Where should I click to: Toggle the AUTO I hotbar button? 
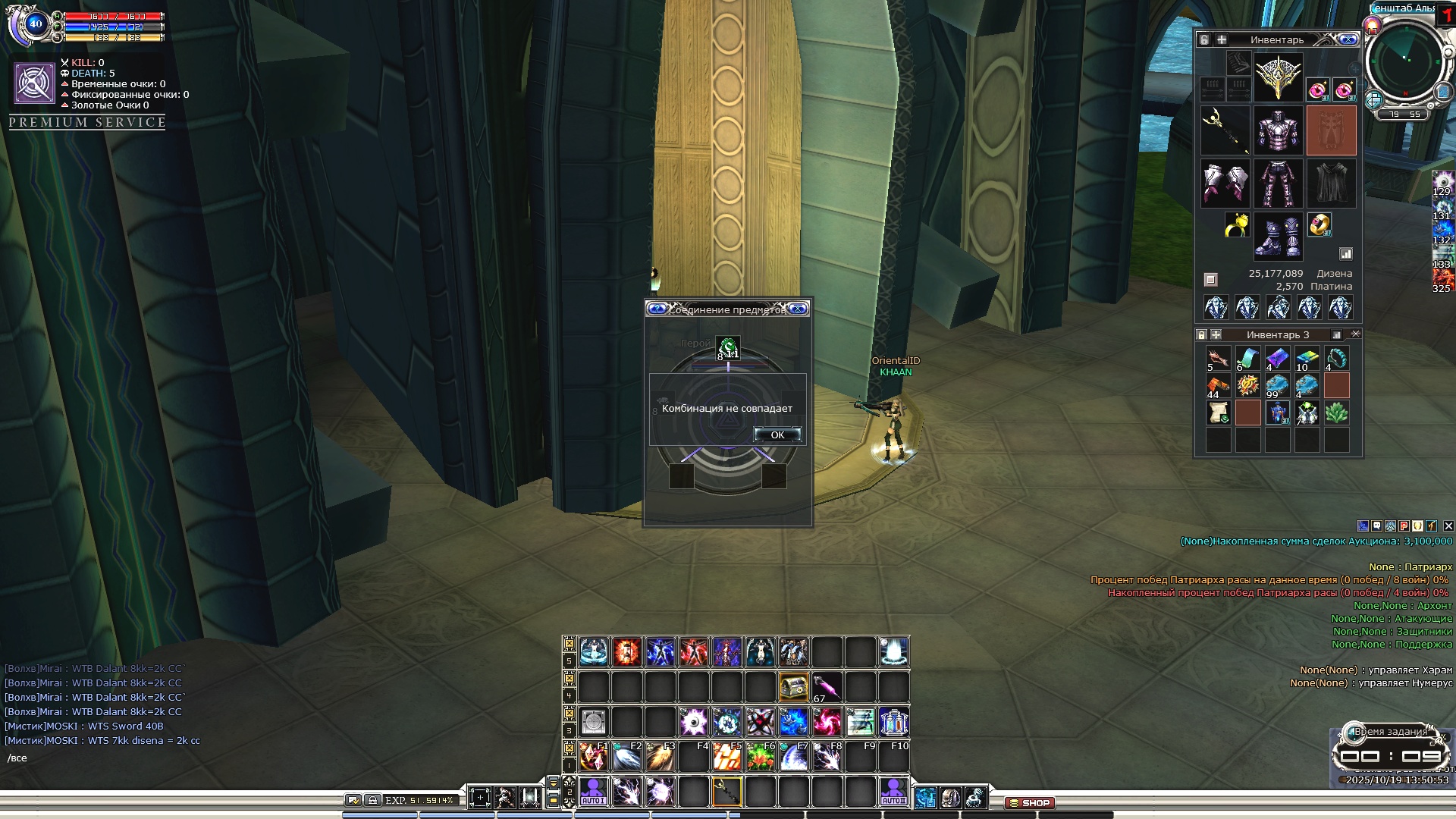click(x=593, y=792)
